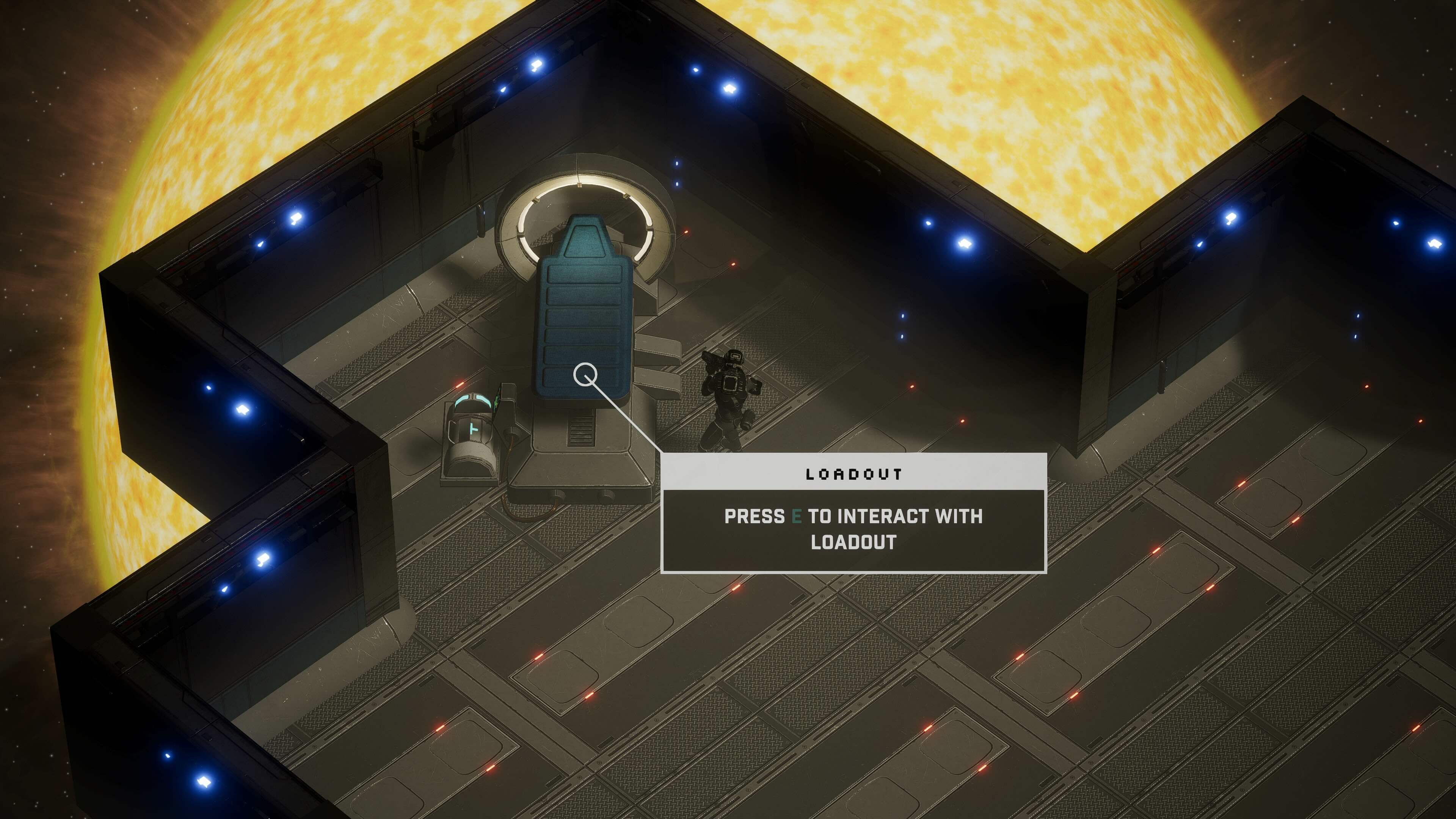Image resolution: width=1456 pixels, height=819 pixels.
Task: Click the chair's base platform vents
Action: (x=581, y=430)
